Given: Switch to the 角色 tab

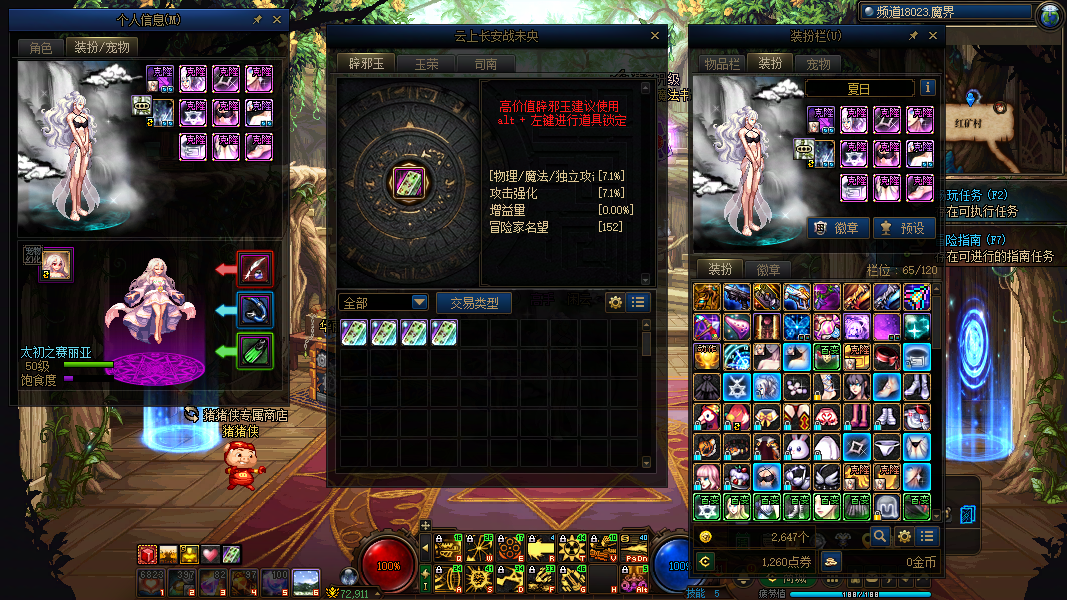Looking at the screenshot, I should [x=41, y=47].
